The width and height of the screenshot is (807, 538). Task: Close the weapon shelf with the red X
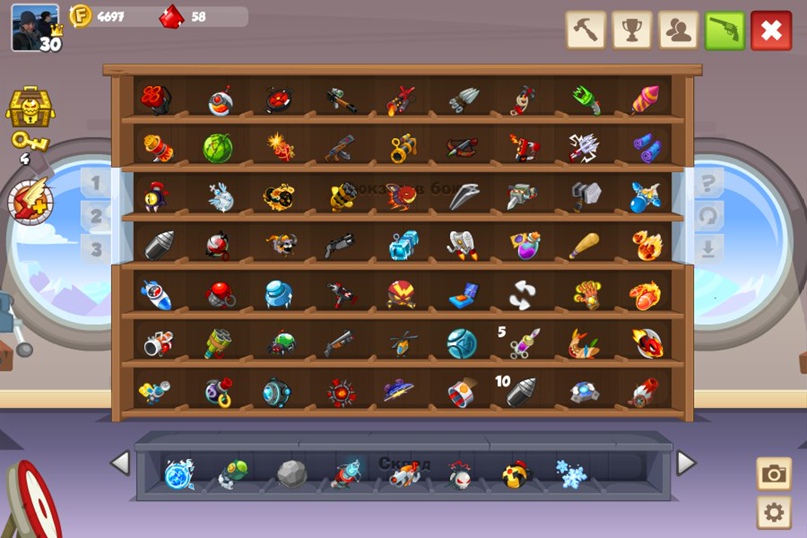tap(770, 30)
